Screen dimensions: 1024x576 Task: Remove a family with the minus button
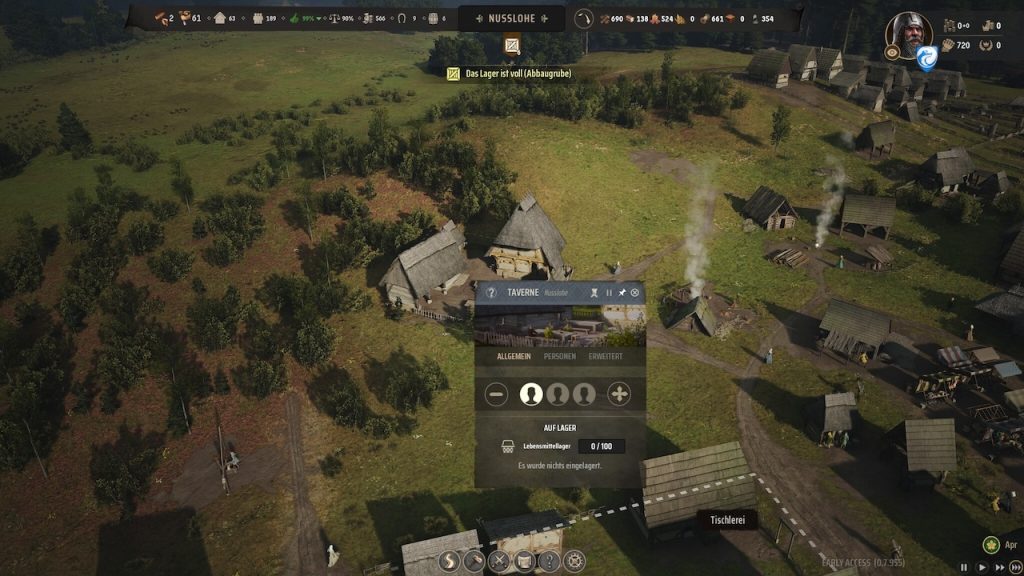coord(497,394)
